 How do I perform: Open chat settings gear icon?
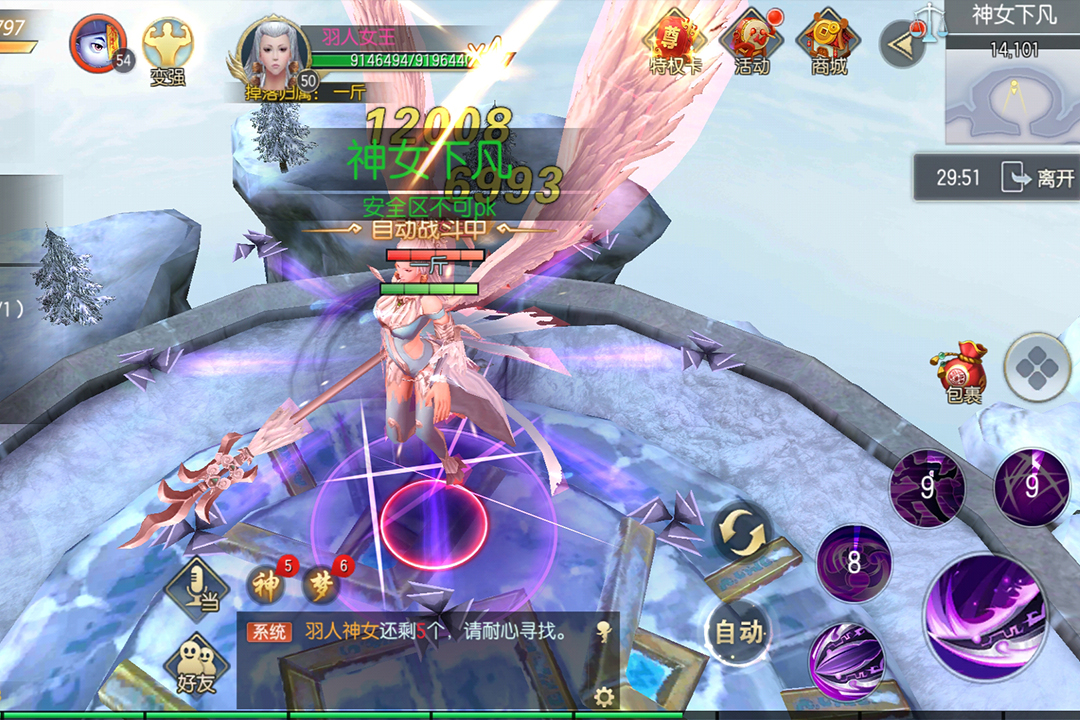coord(603,696)
